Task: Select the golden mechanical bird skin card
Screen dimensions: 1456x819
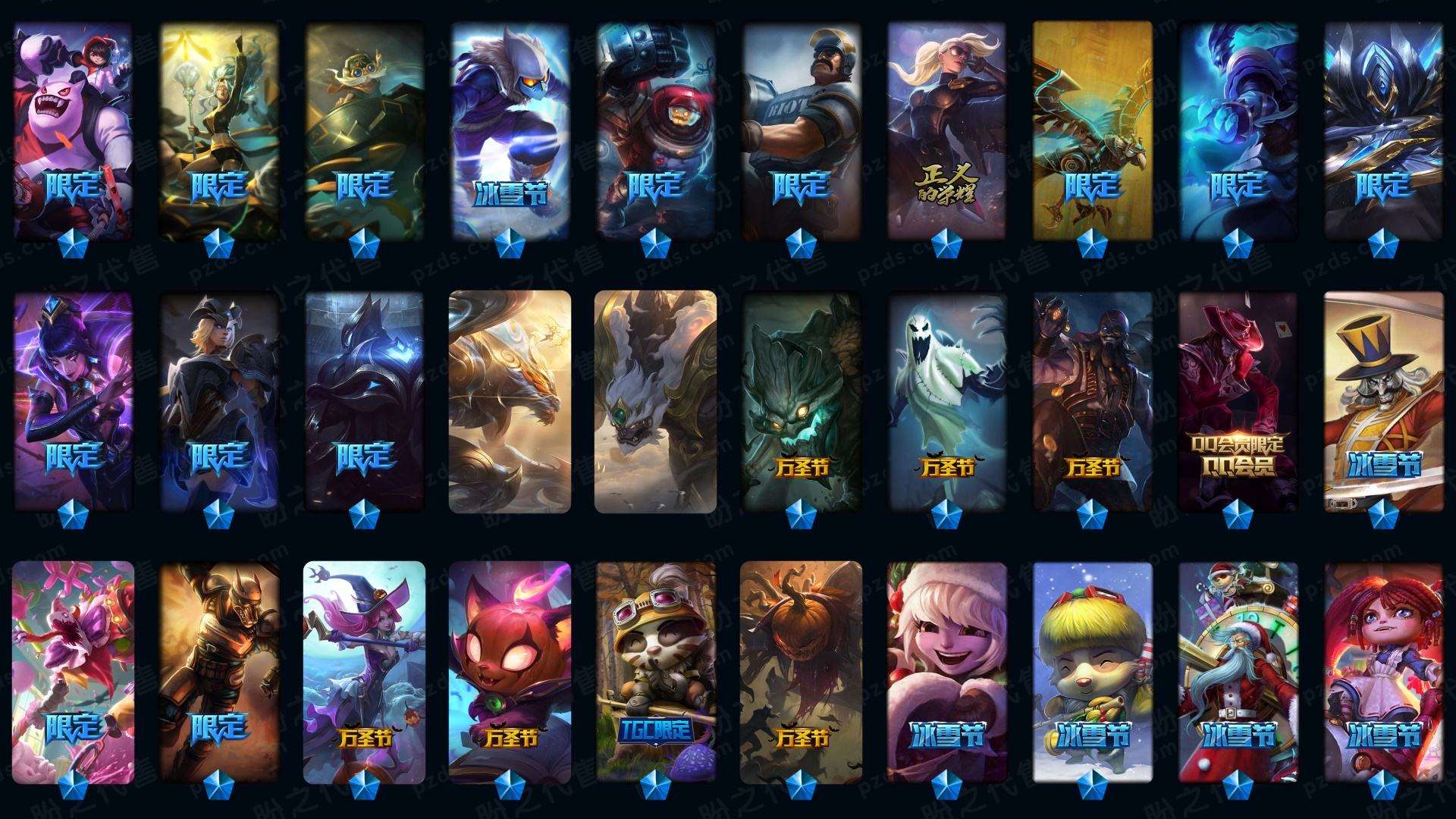Action: [1092, 130]
